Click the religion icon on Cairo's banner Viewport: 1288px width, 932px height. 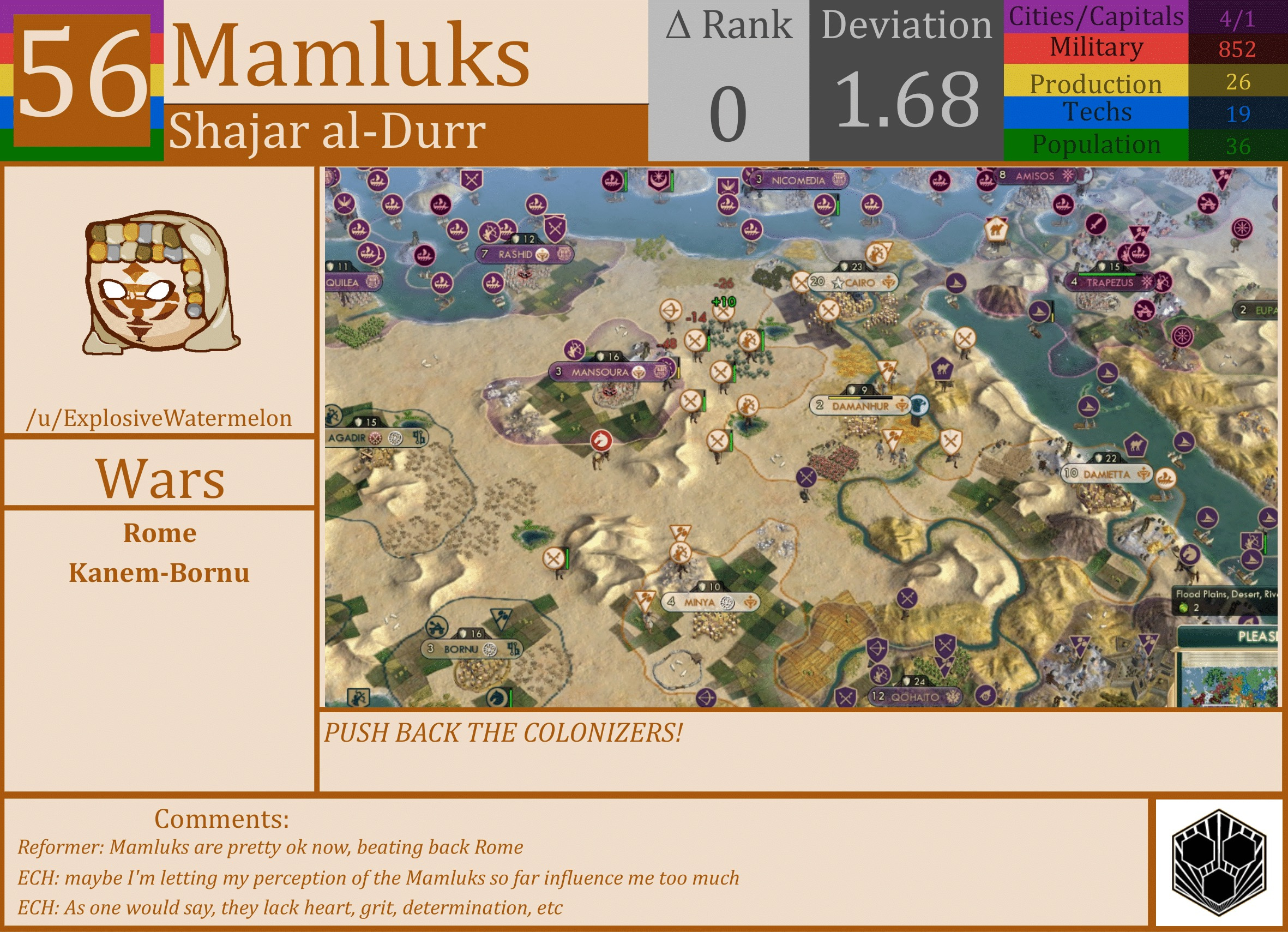889,284
